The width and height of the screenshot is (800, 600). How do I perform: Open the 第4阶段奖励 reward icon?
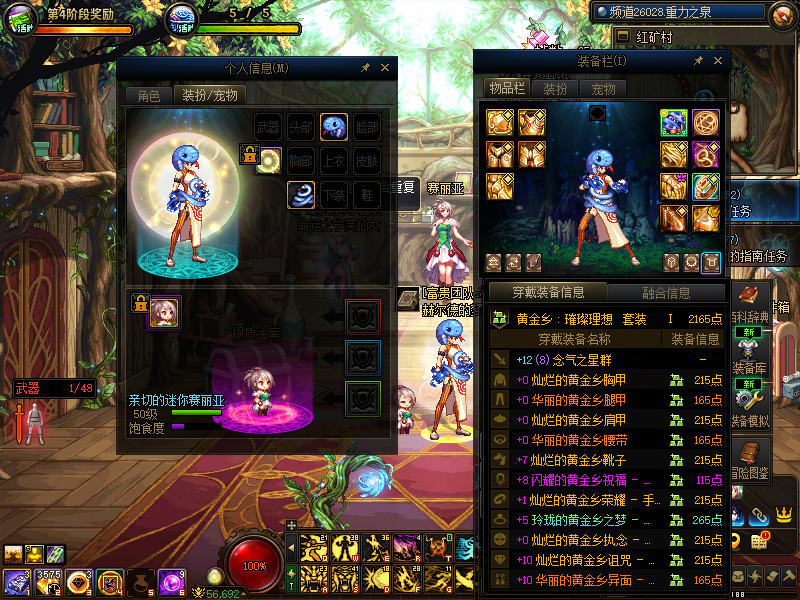[22, 18]
